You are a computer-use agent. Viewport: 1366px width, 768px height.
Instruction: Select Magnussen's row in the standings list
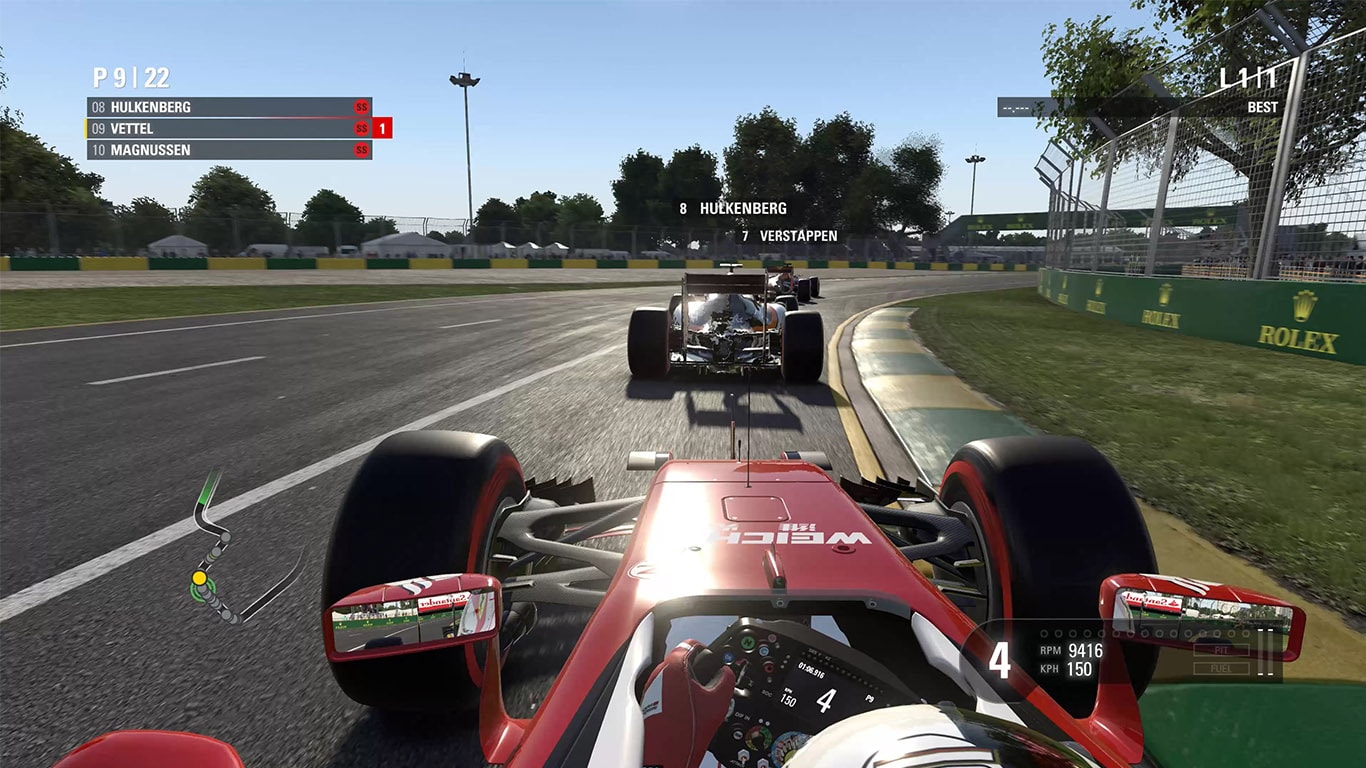[228, 150]
